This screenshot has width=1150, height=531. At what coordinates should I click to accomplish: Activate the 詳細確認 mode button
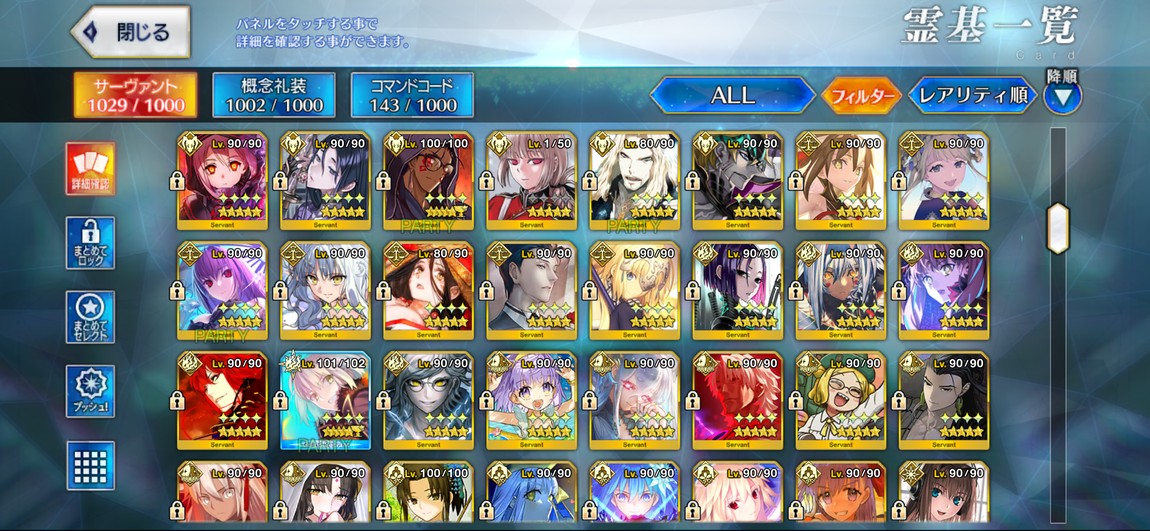91,168
